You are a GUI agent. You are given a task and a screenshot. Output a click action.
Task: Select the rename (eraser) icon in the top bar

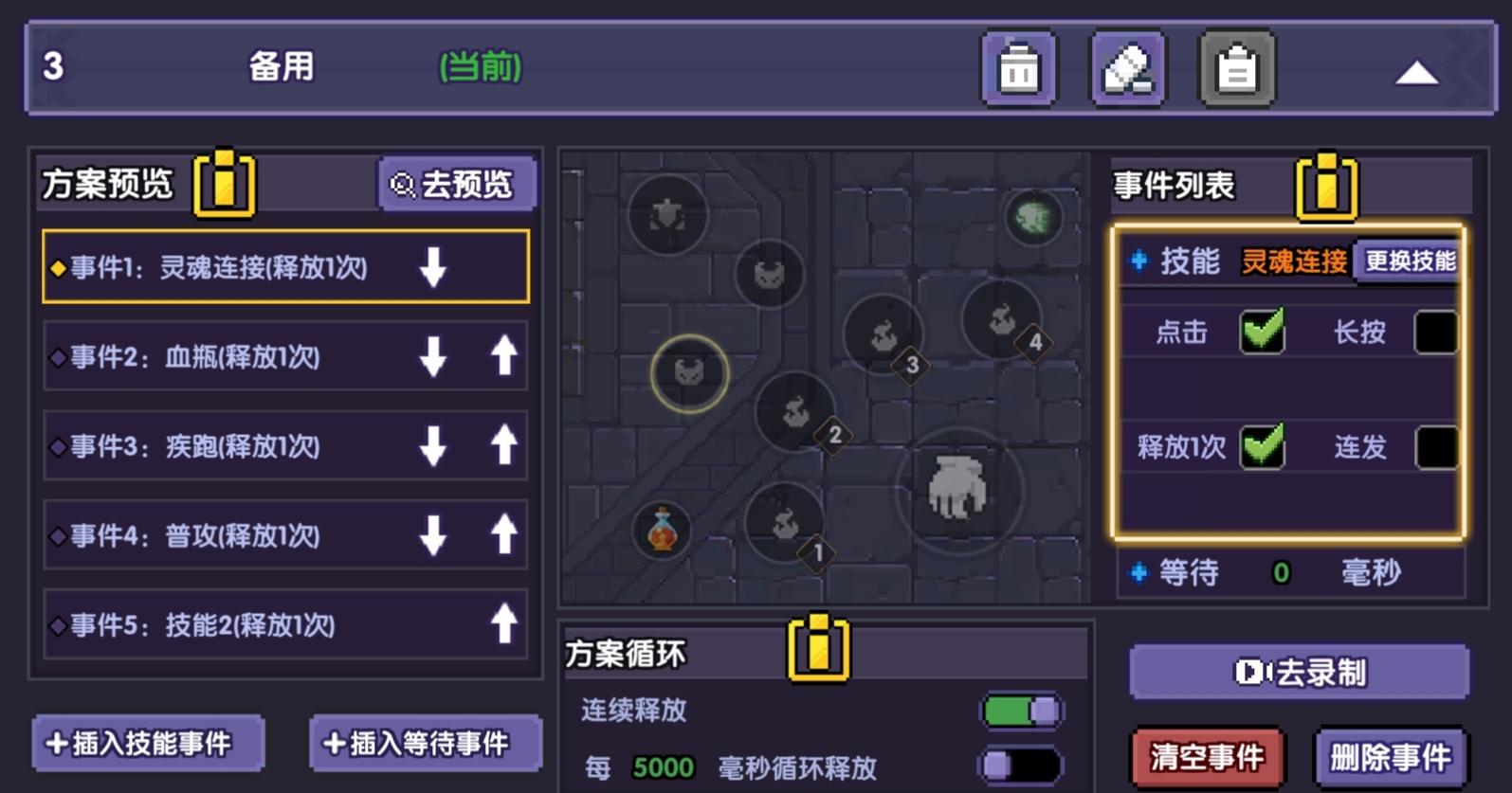1126,70
